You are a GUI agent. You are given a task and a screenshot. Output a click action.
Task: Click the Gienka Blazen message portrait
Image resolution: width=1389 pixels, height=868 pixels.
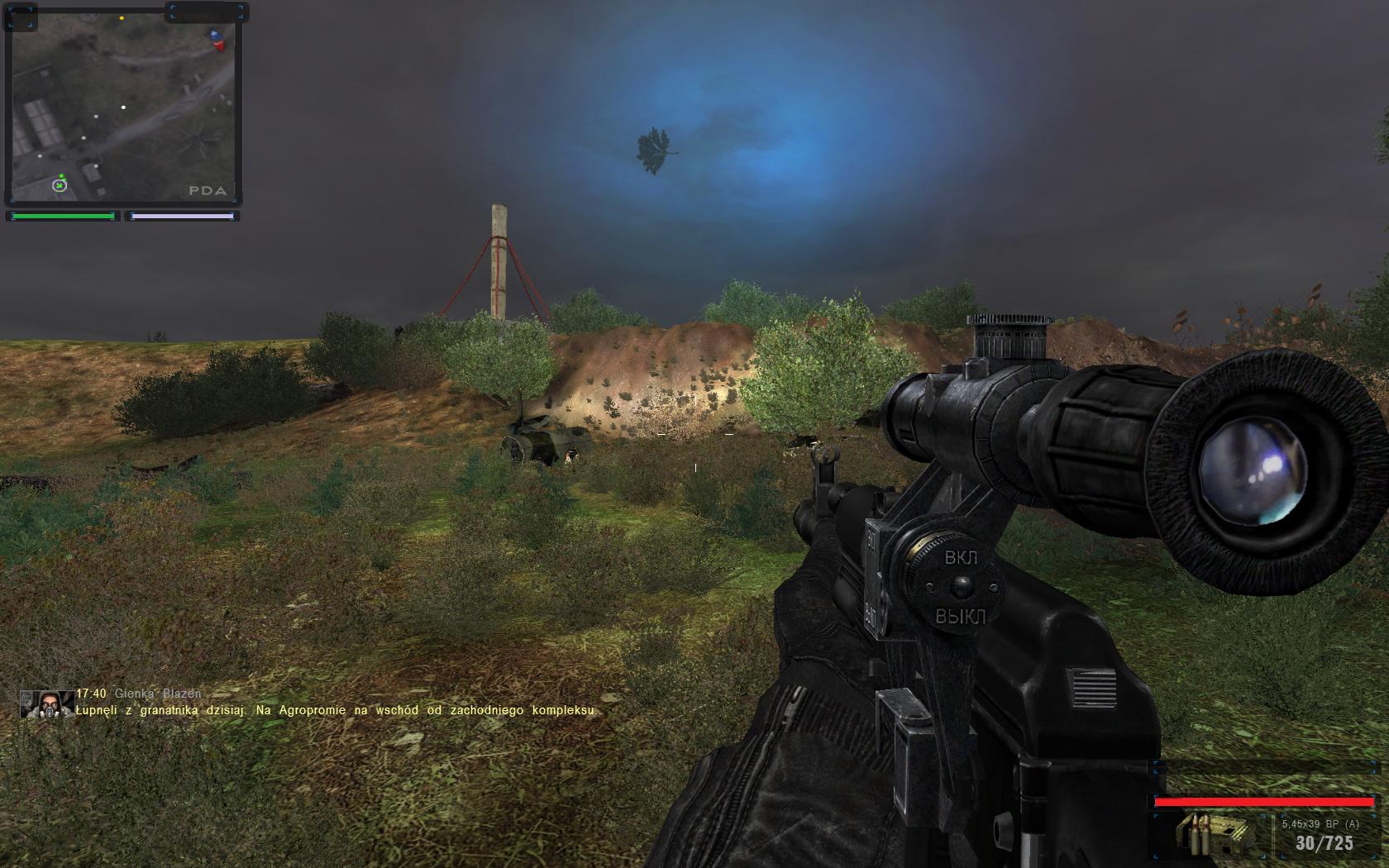(x=47, y=703)
